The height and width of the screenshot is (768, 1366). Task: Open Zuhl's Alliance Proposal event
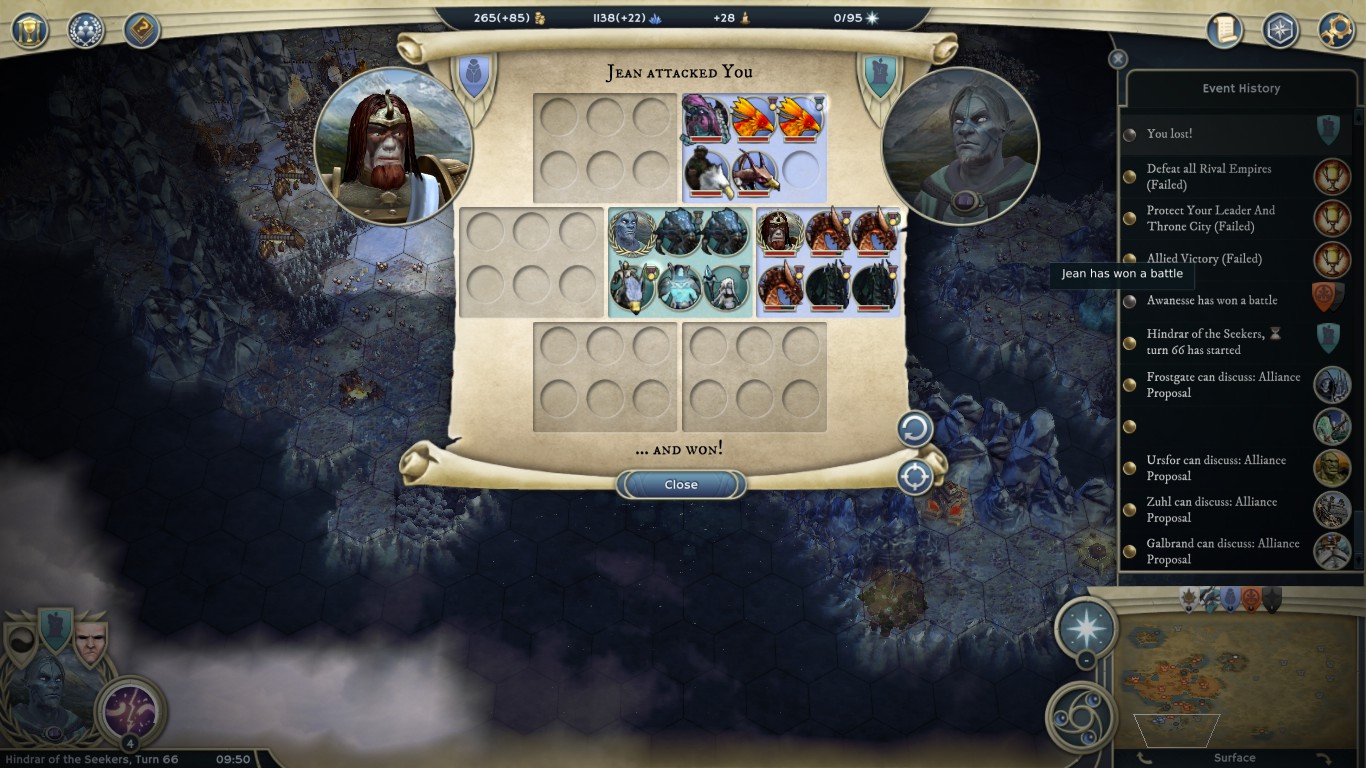point(1211,510)
